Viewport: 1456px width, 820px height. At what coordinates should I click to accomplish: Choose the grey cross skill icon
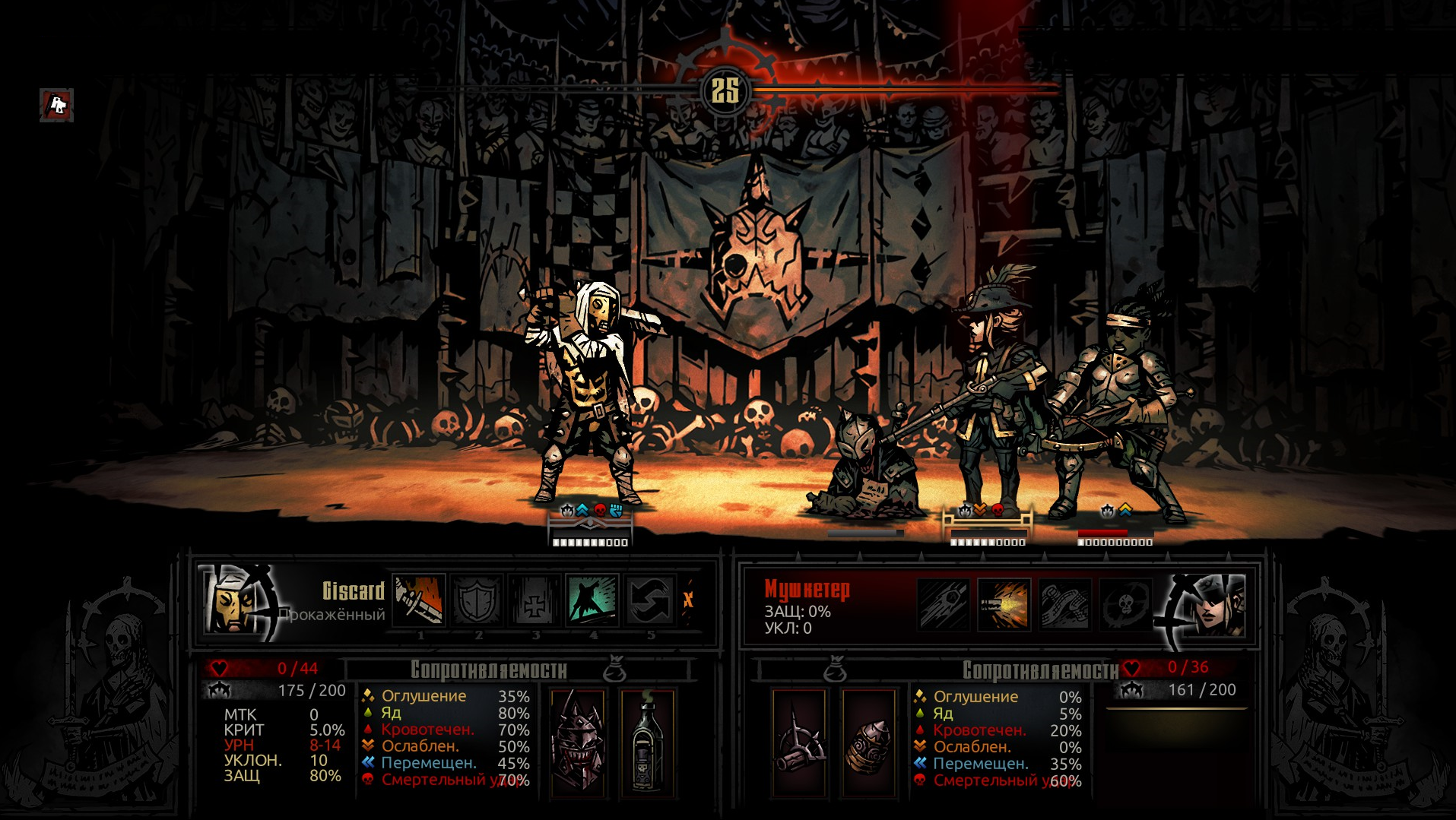pyautogui.click(x=535, y=600)
